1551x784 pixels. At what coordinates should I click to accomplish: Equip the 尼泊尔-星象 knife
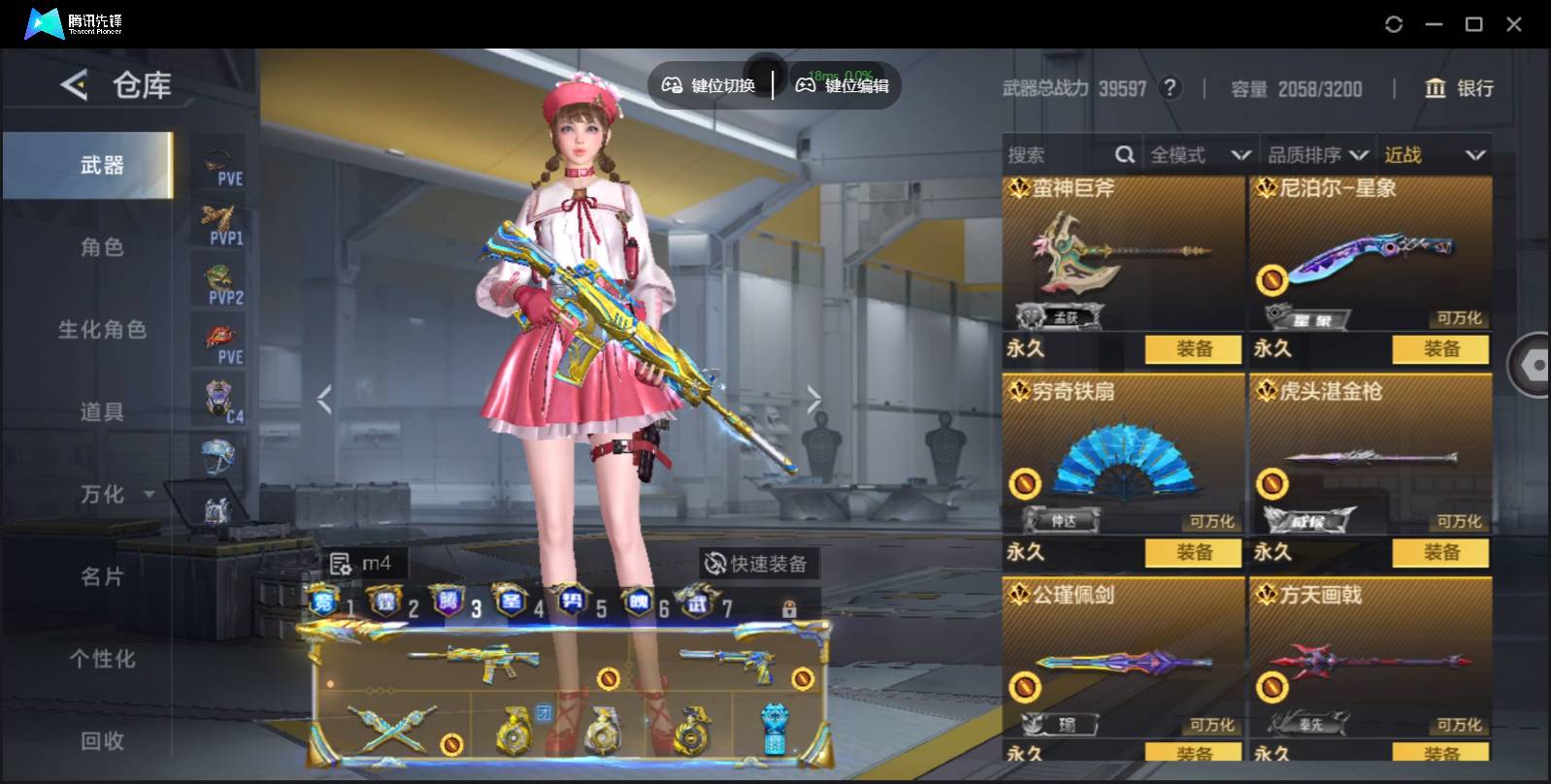tap(1440, 349)
